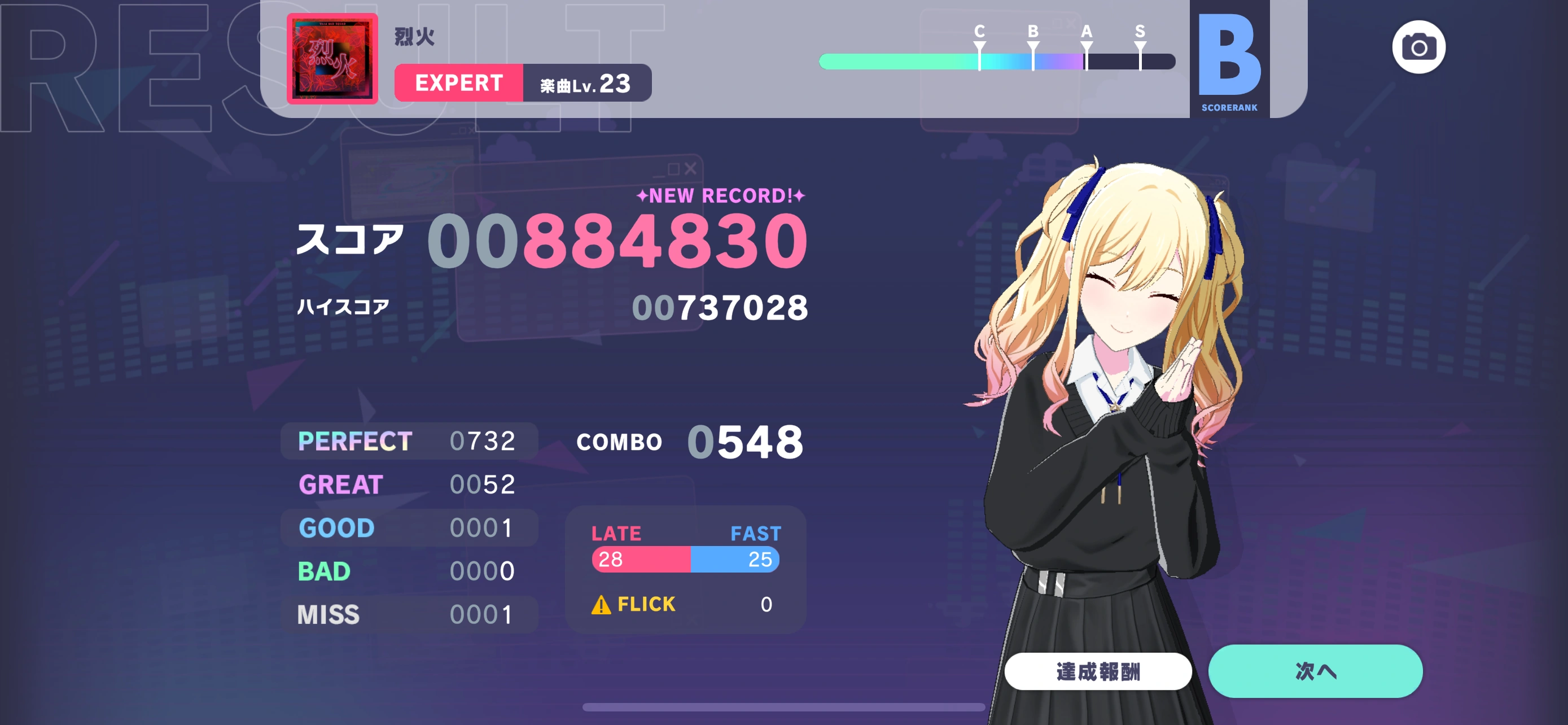Click the NEW RECORD! badge
Screen dimensions: 1568x725
click(x=722, y=195)
